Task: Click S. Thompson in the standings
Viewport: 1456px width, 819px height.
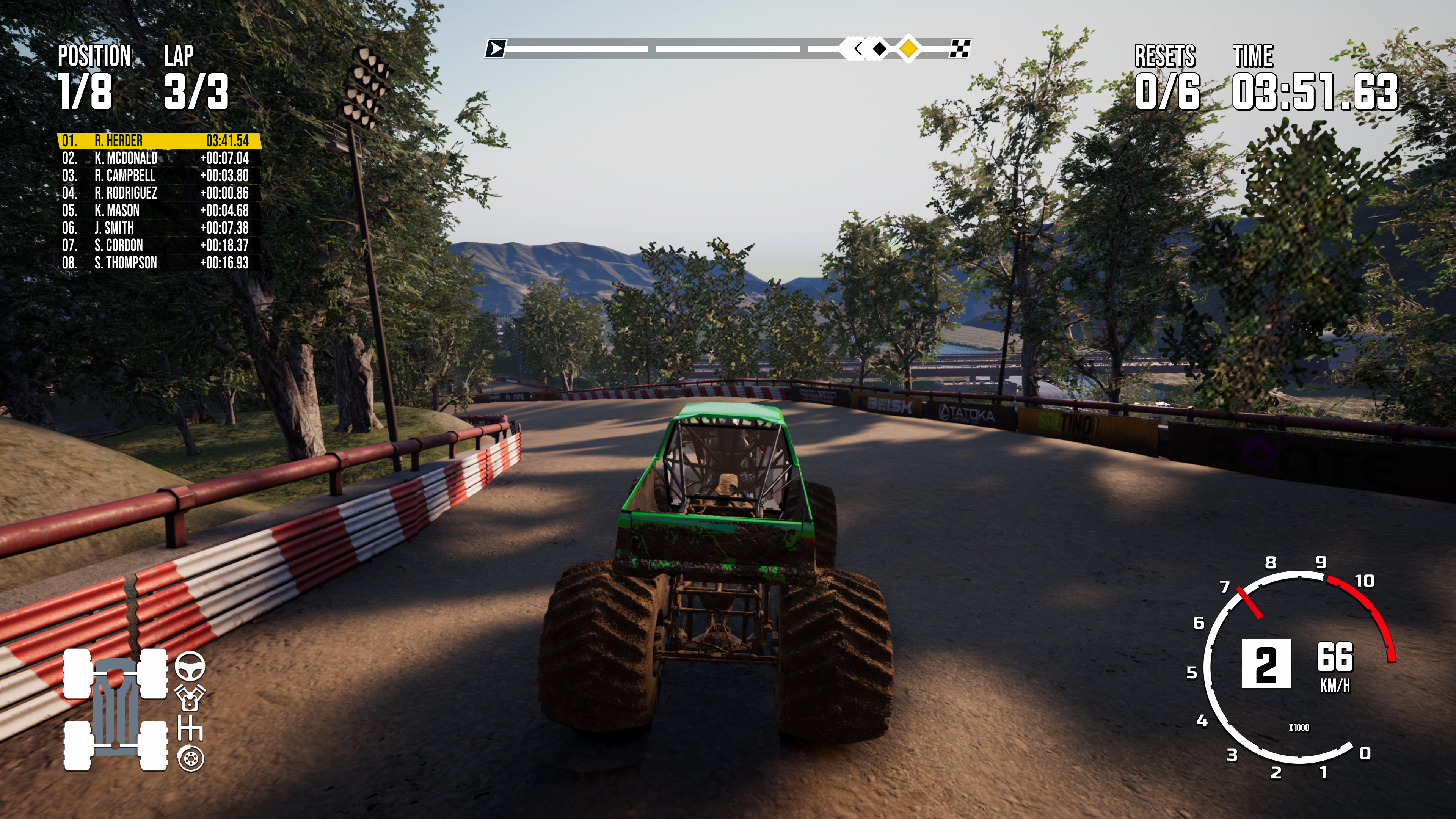Action: (158, 263)
